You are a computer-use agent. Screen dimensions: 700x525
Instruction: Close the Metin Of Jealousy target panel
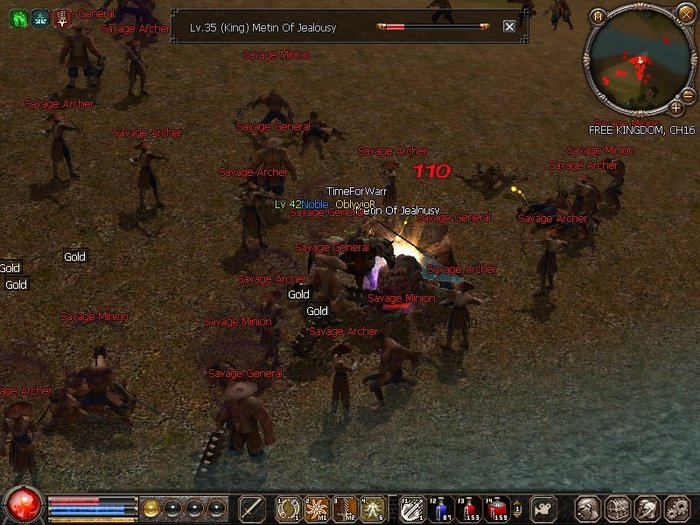pyautogui.click(x=509, y=27)
